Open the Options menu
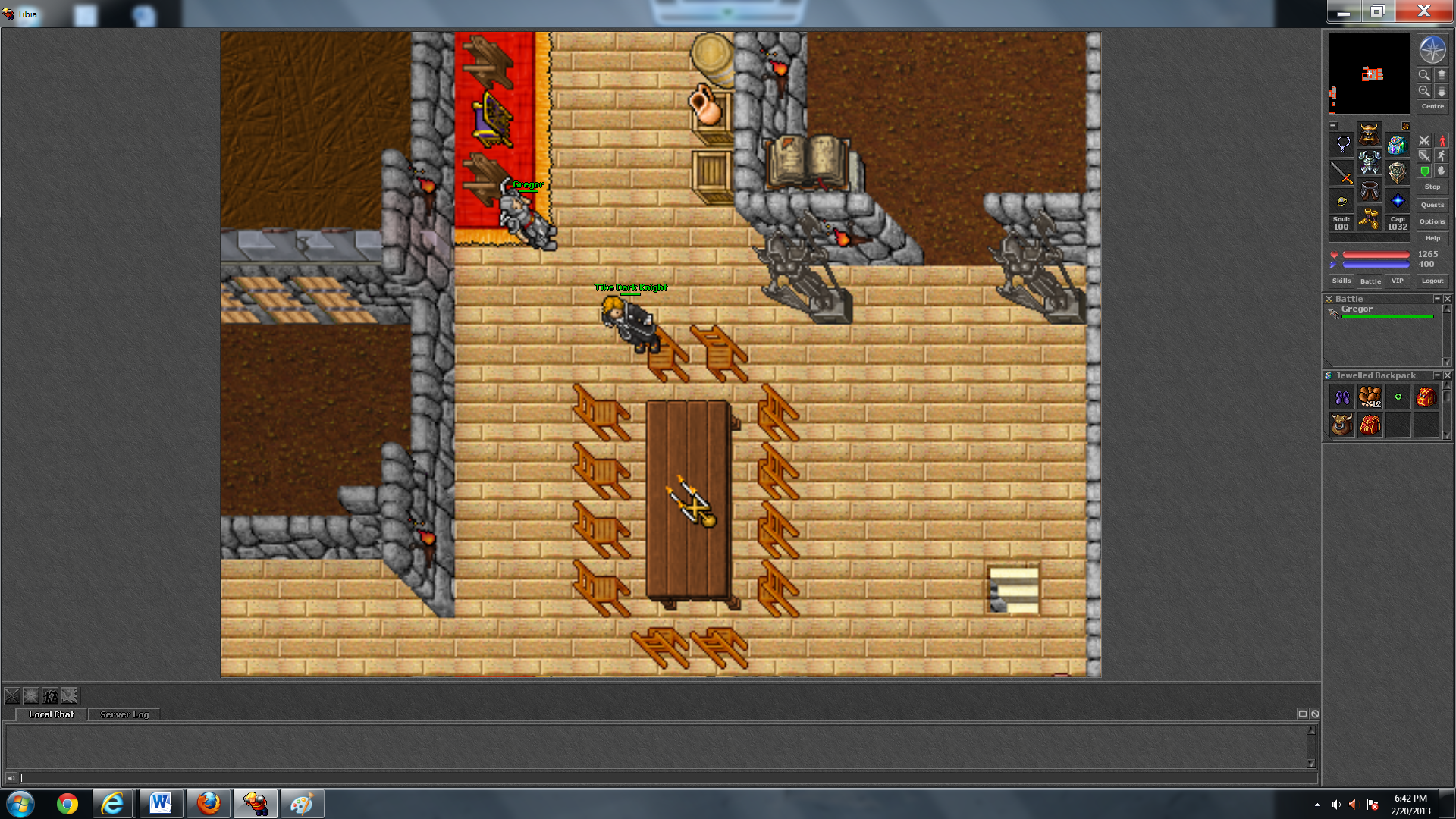Image resolution: width=1456 pixels, height=819 pixels. [x=1432, y=221]
